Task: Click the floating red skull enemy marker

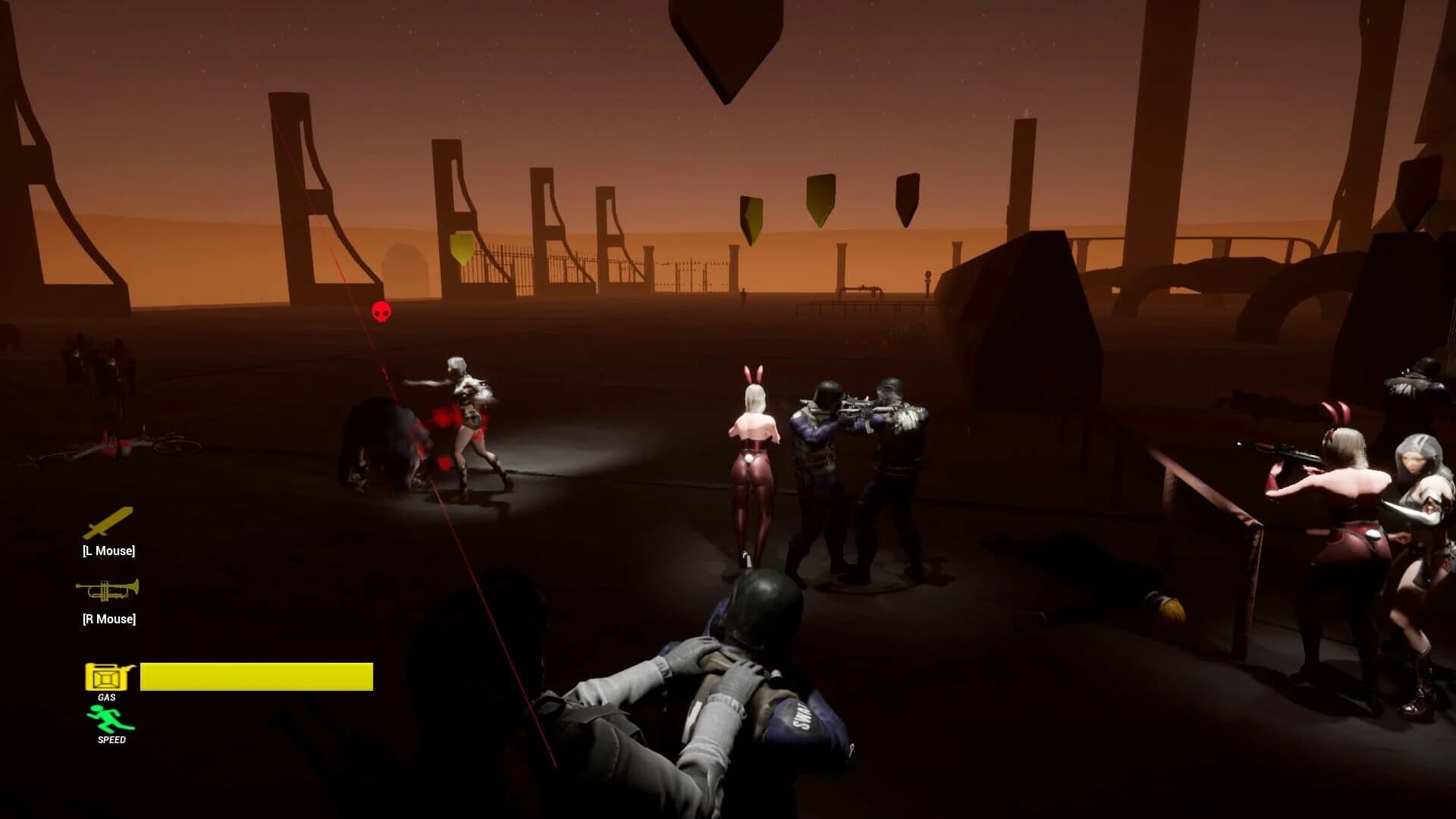Action: 380,311
